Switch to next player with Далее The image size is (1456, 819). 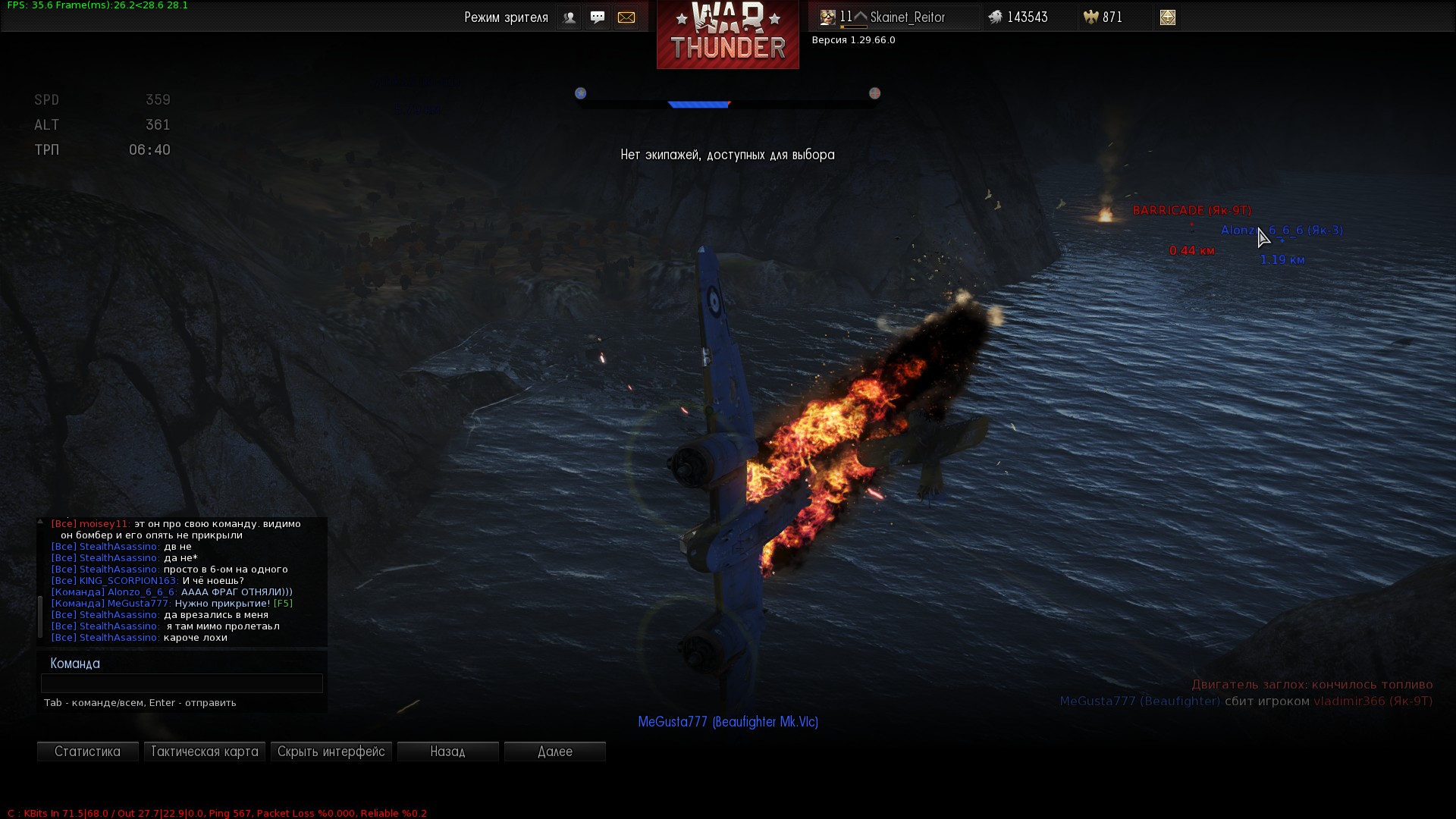[554, 752]
